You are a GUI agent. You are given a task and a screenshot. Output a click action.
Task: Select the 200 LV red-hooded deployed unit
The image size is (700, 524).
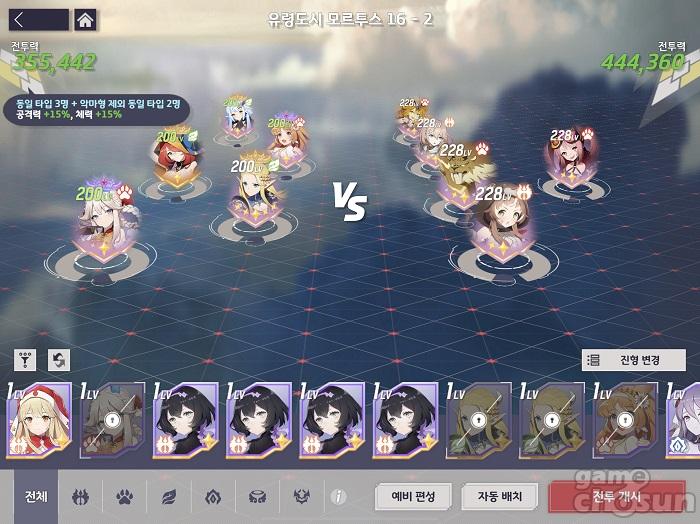click(x=171, y=159)
